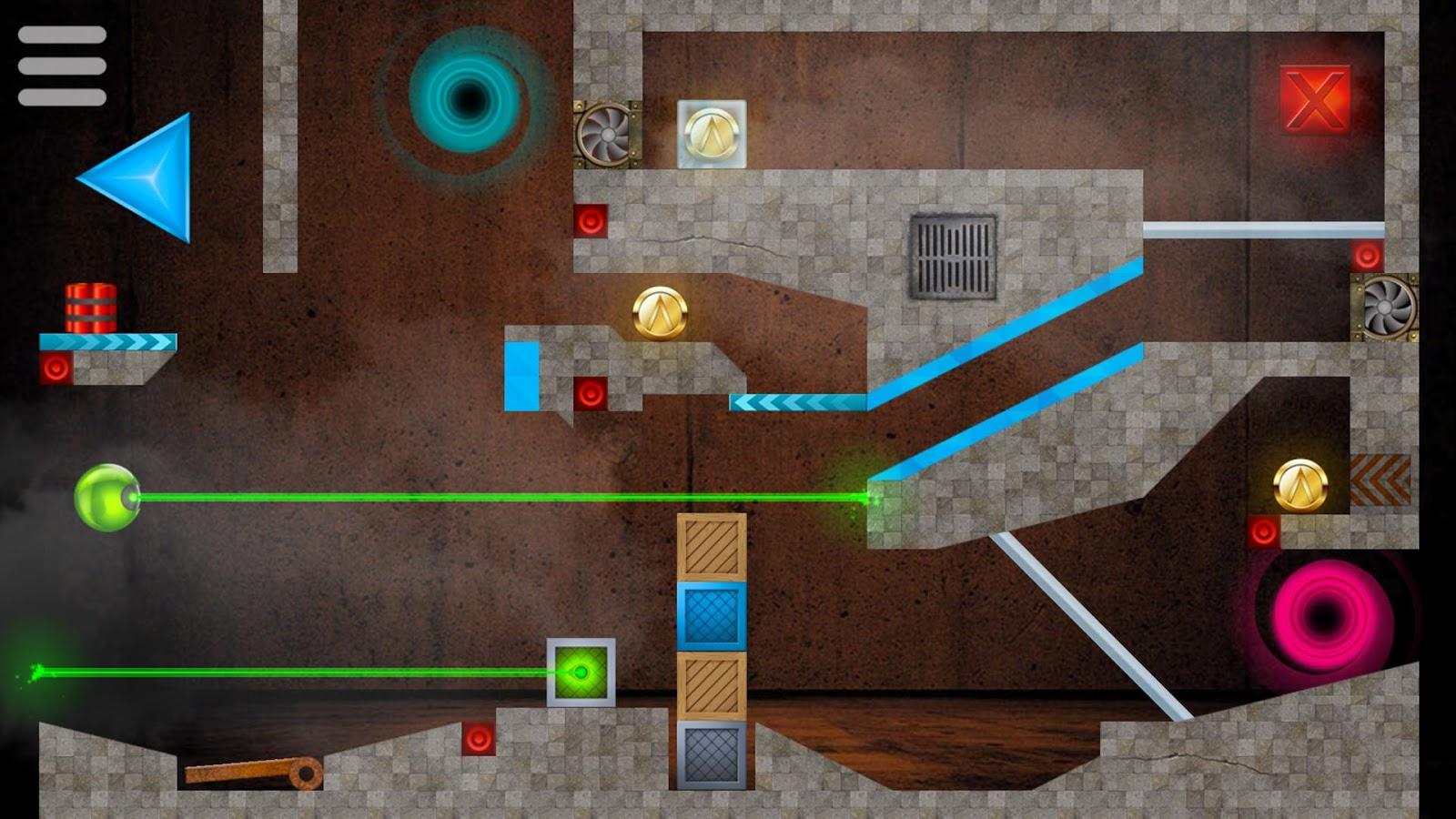Click the green laser receiver box
This screenshot has width=1456, height=819.
pos(582,673)
